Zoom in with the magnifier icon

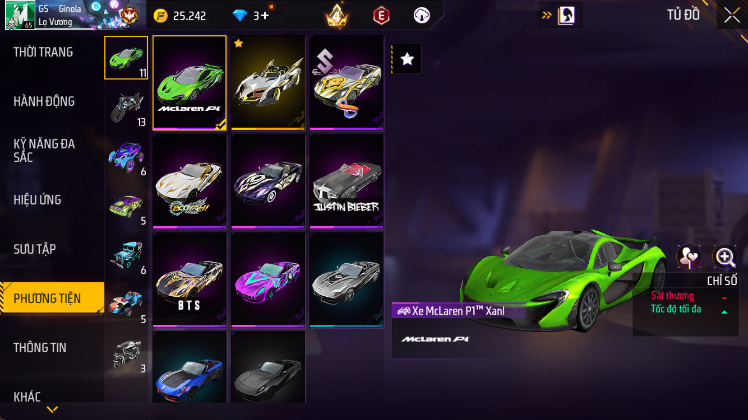click(725, 257)
